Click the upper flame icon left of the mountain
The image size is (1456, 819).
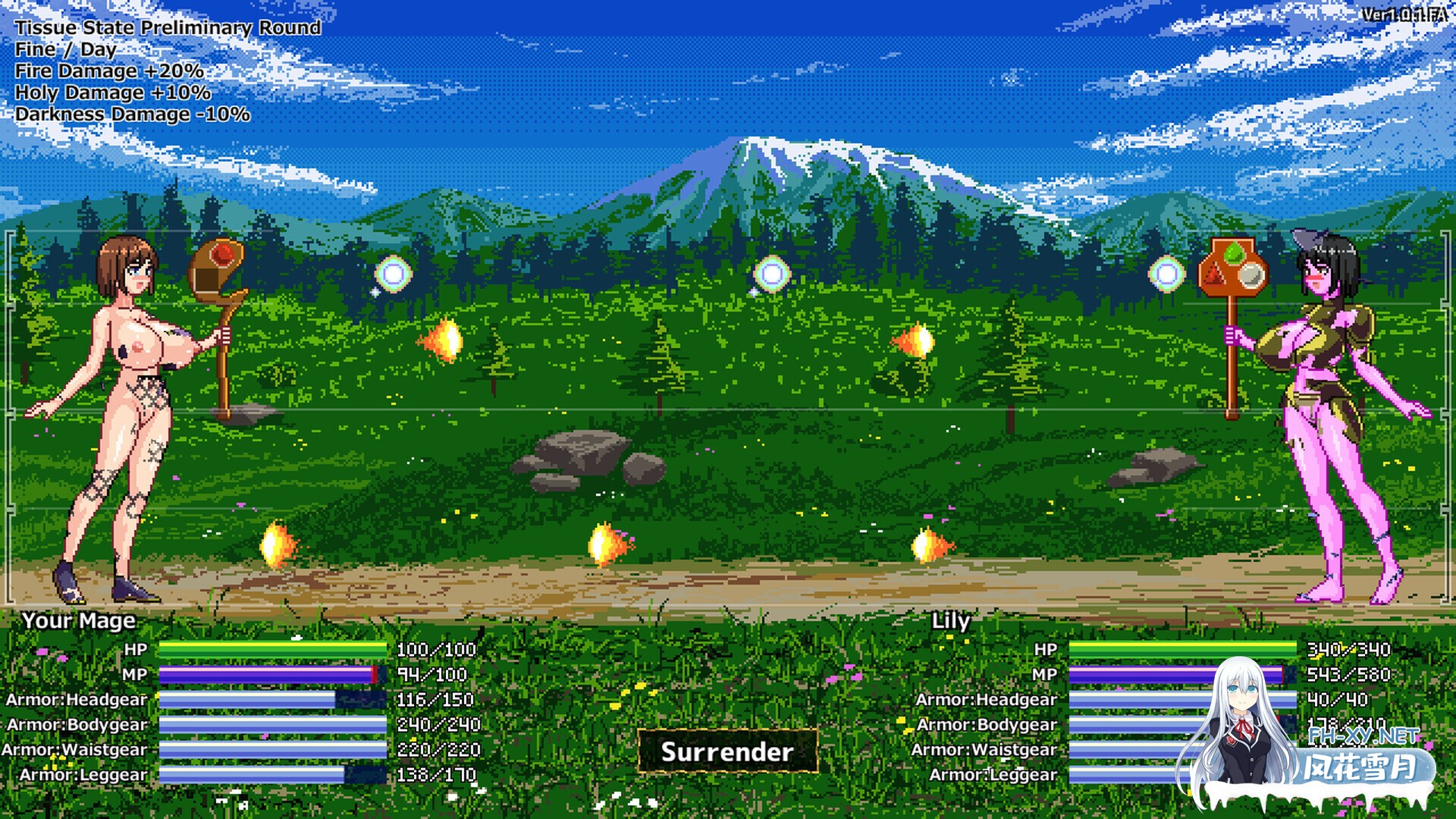tap(442, 343)
